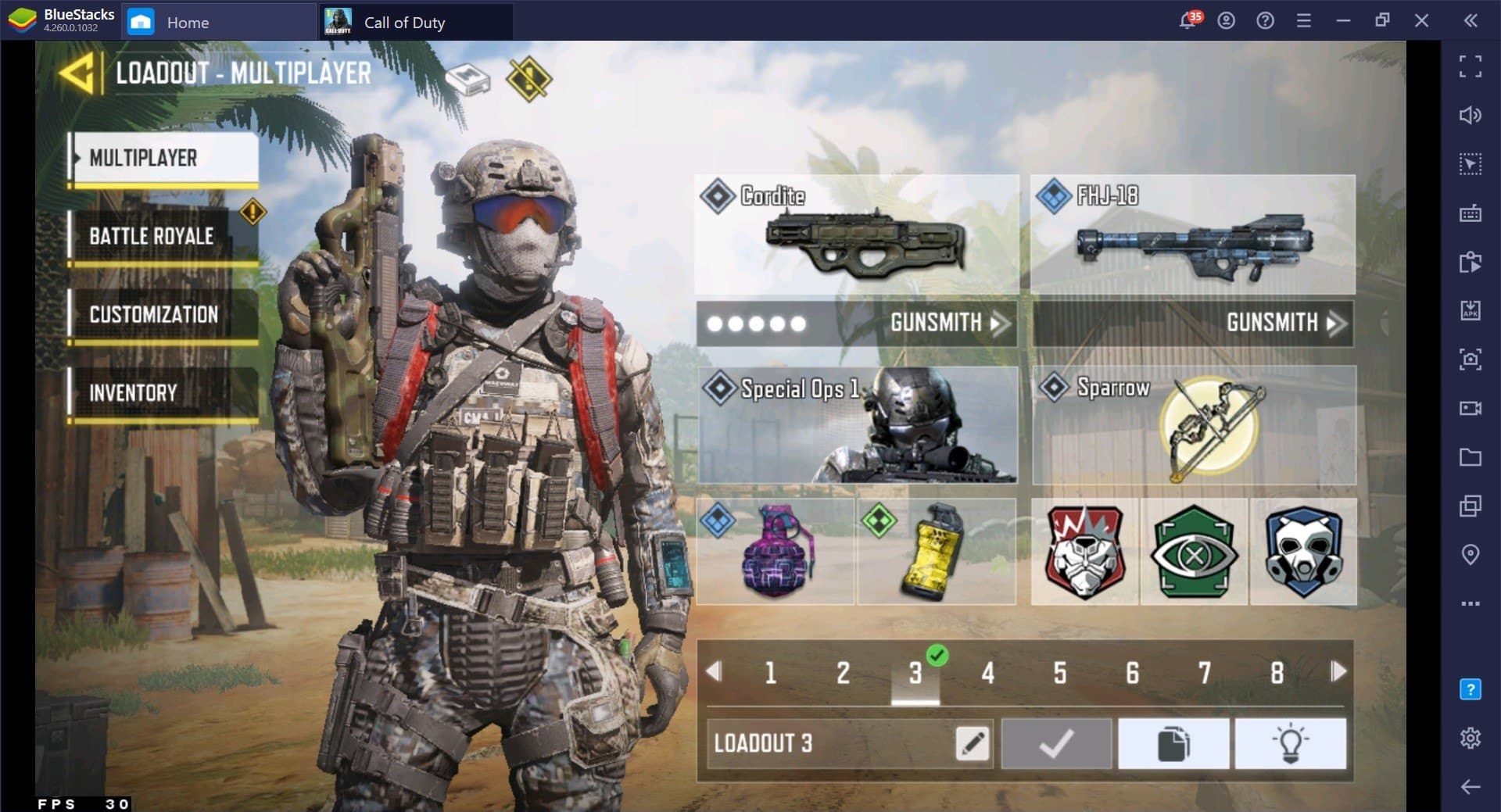Viewport: 1501px width, 812px height.
Task: Select the red perk icon
Action: [1084, 552]
